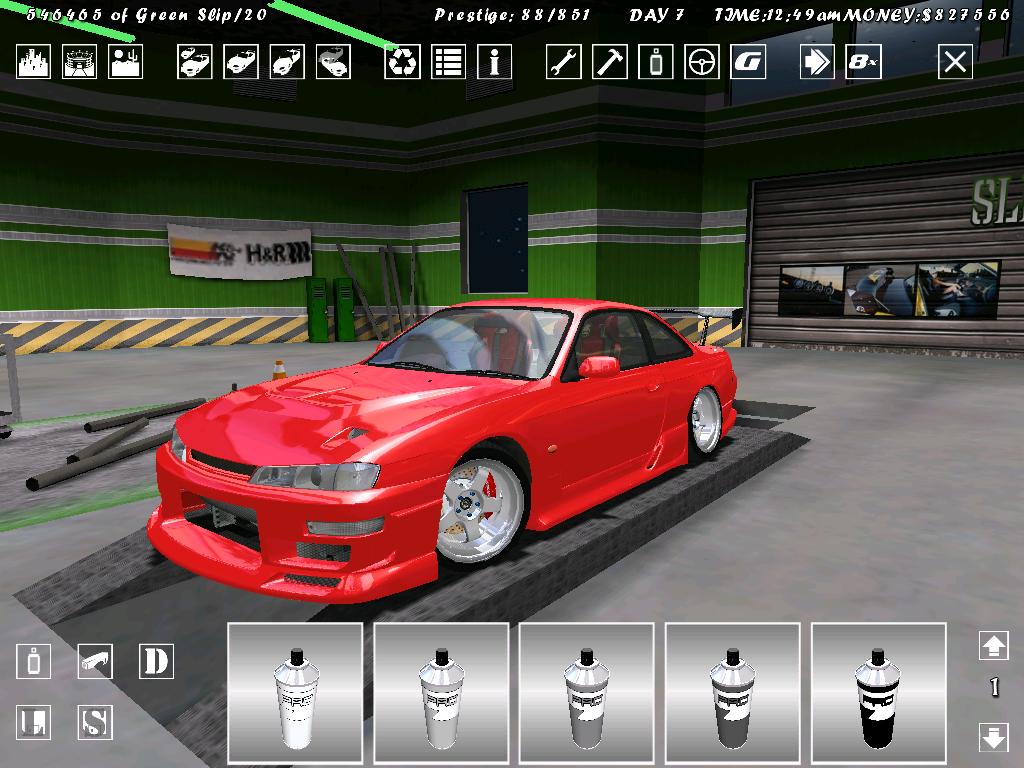Choose the black paint spray can
The width and height of the screenshot is (1024, 768).
pyautogui.click(x=879, y=691)
